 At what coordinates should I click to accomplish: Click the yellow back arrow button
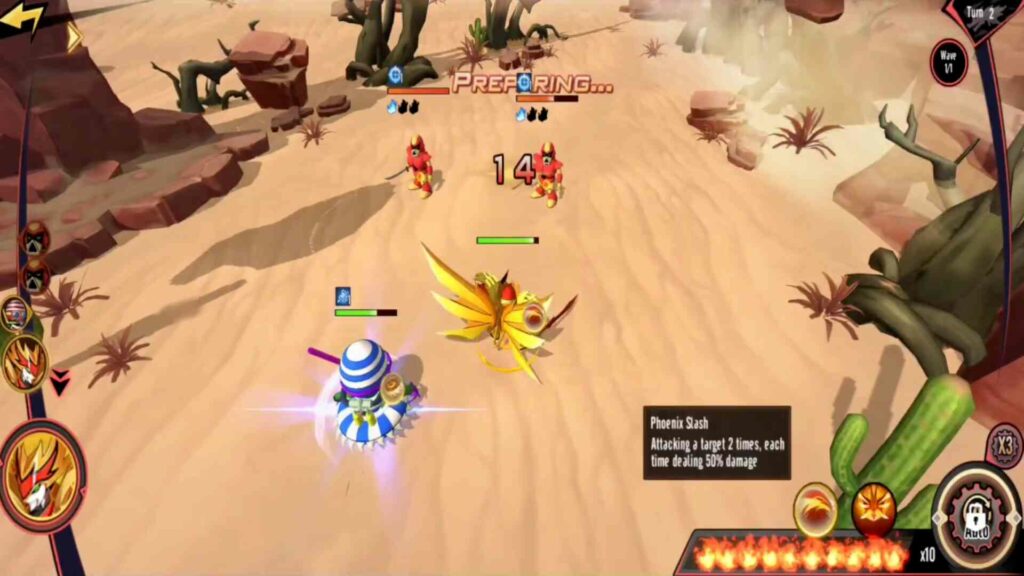pos(22,19)
